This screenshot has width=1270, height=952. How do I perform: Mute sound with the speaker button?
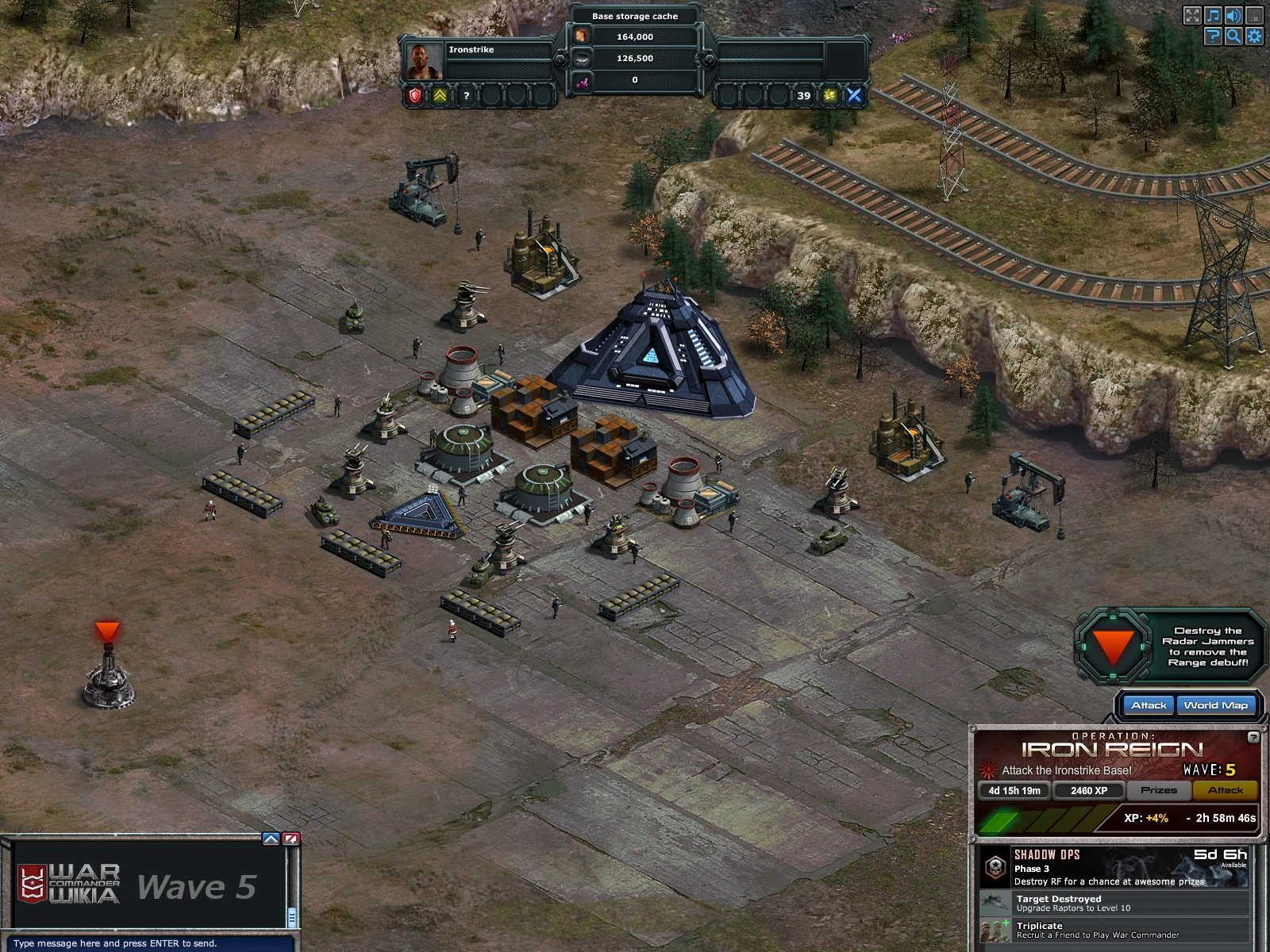pyautogui.click(x=1233, y=15)
